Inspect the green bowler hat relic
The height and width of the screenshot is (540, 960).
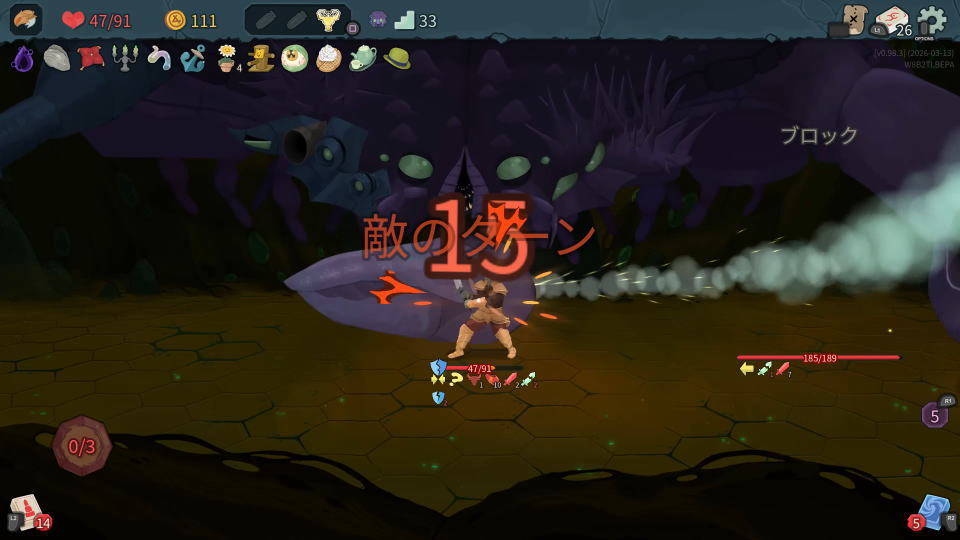point(396,59)
